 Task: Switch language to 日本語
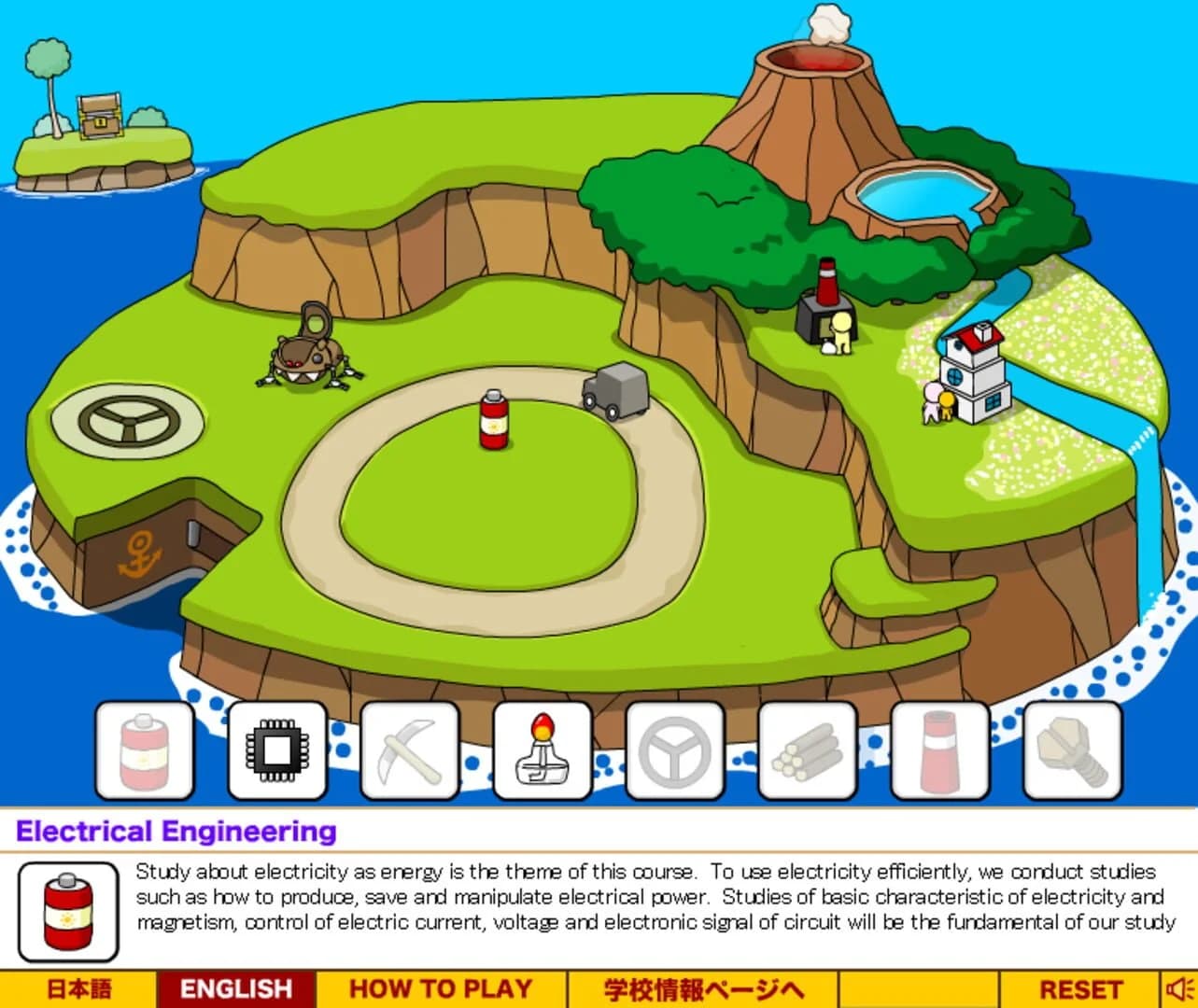point(78,987)
